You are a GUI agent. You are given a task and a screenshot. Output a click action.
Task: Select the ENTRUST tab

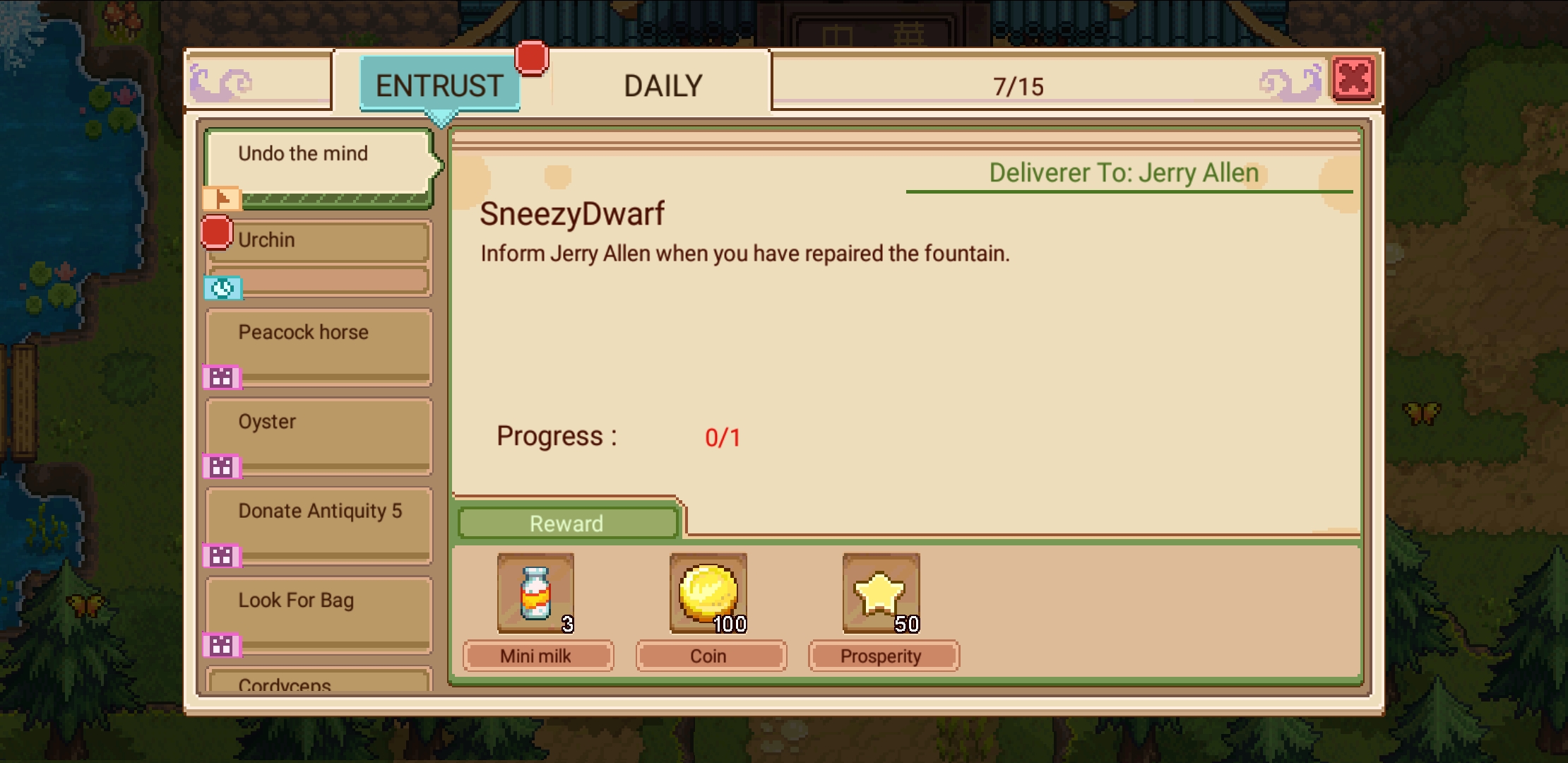439,85
